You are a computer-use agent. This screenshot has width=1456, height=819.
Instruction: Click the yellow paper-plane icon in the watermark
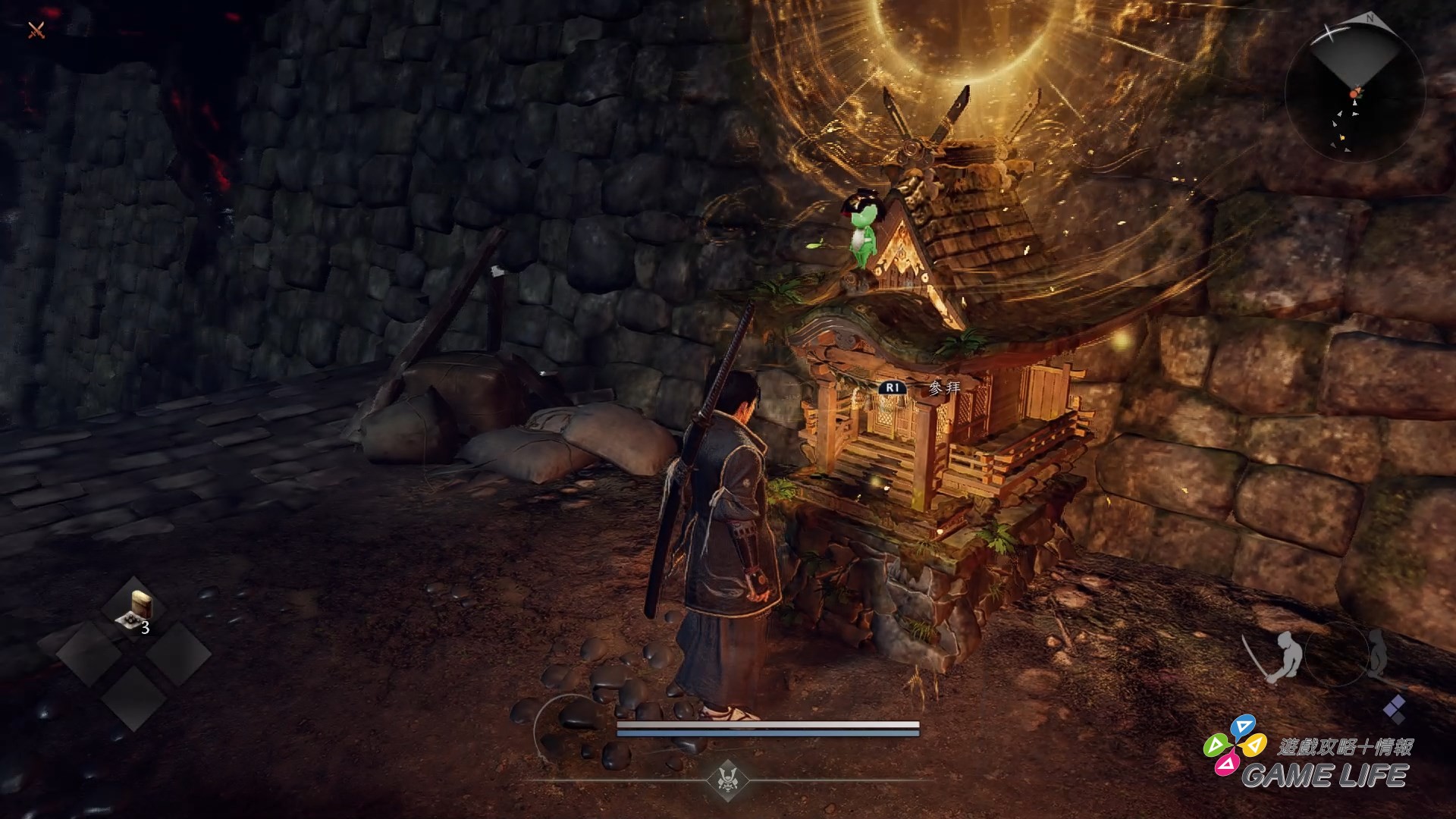1254,745
